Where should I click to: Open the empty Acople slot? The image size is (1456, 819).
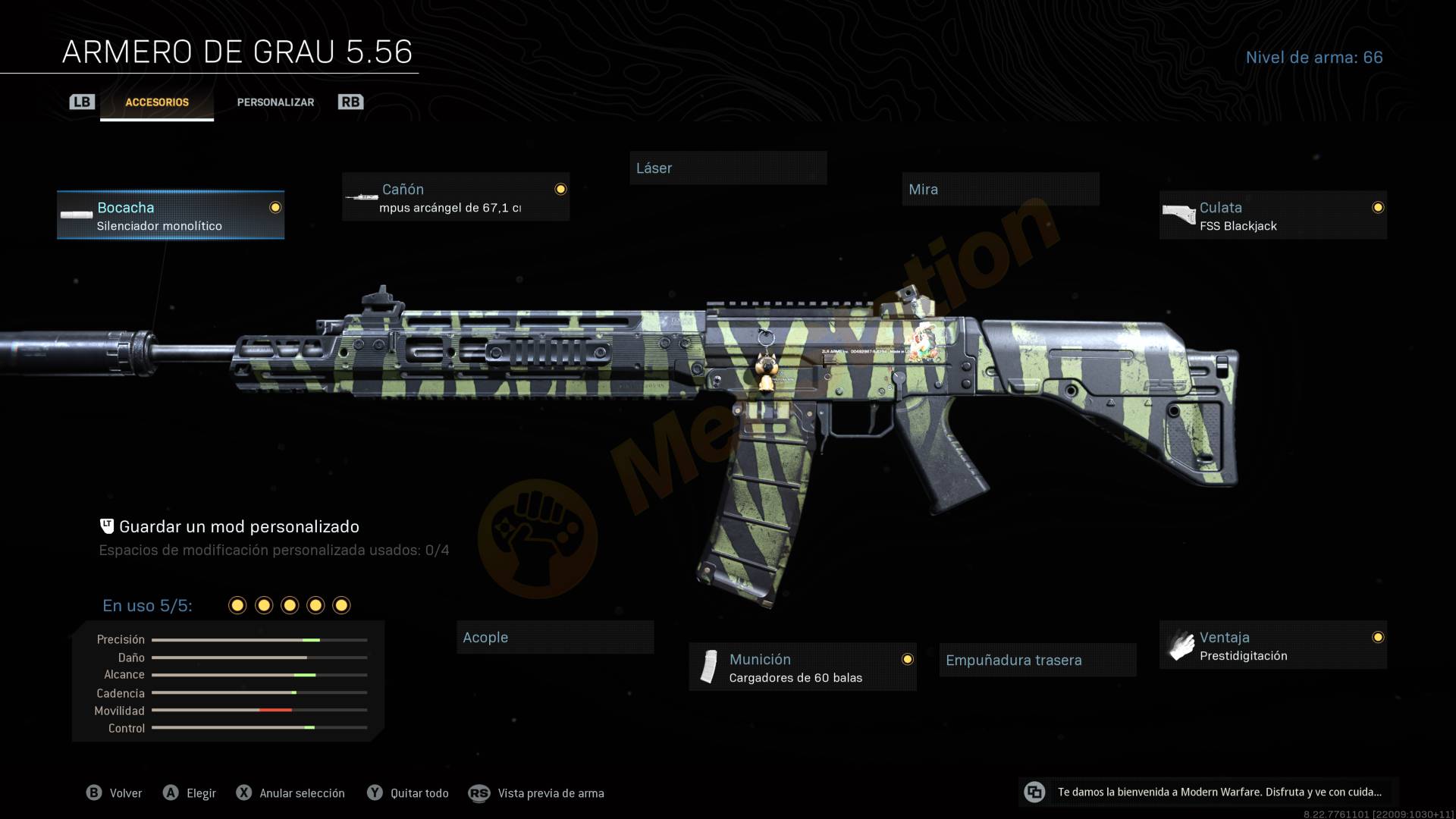[x=554, y=638]
